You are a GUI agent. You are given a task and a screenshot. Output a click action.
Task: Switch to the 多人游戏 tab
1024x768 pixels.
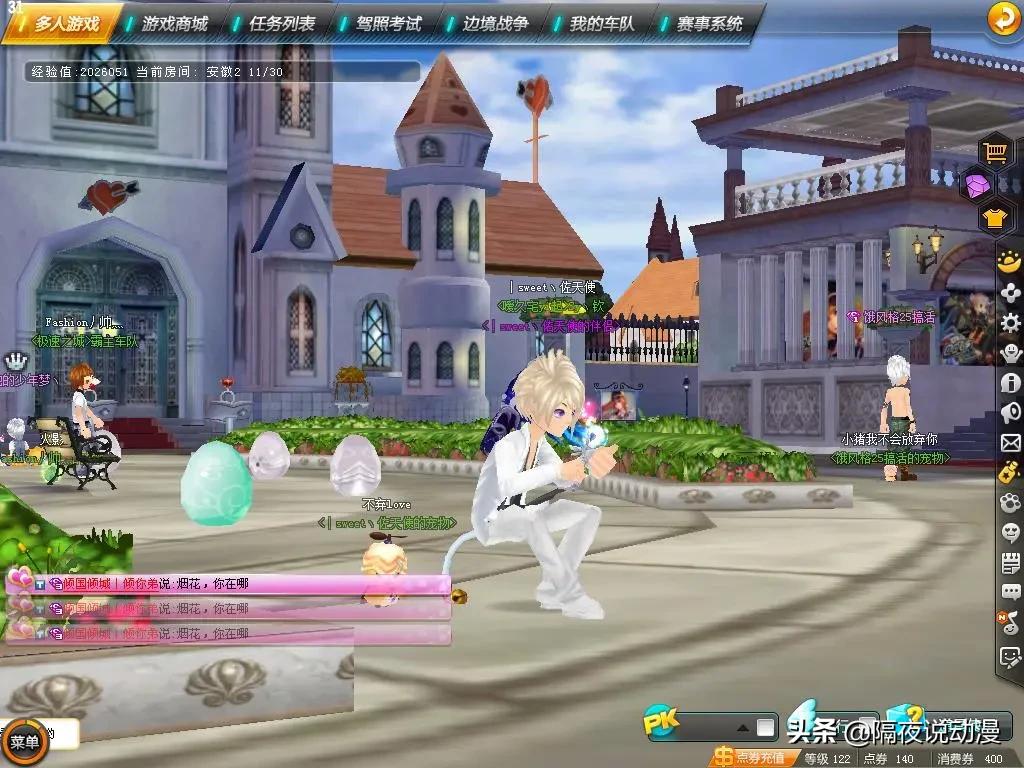click(x=66, y=23)
